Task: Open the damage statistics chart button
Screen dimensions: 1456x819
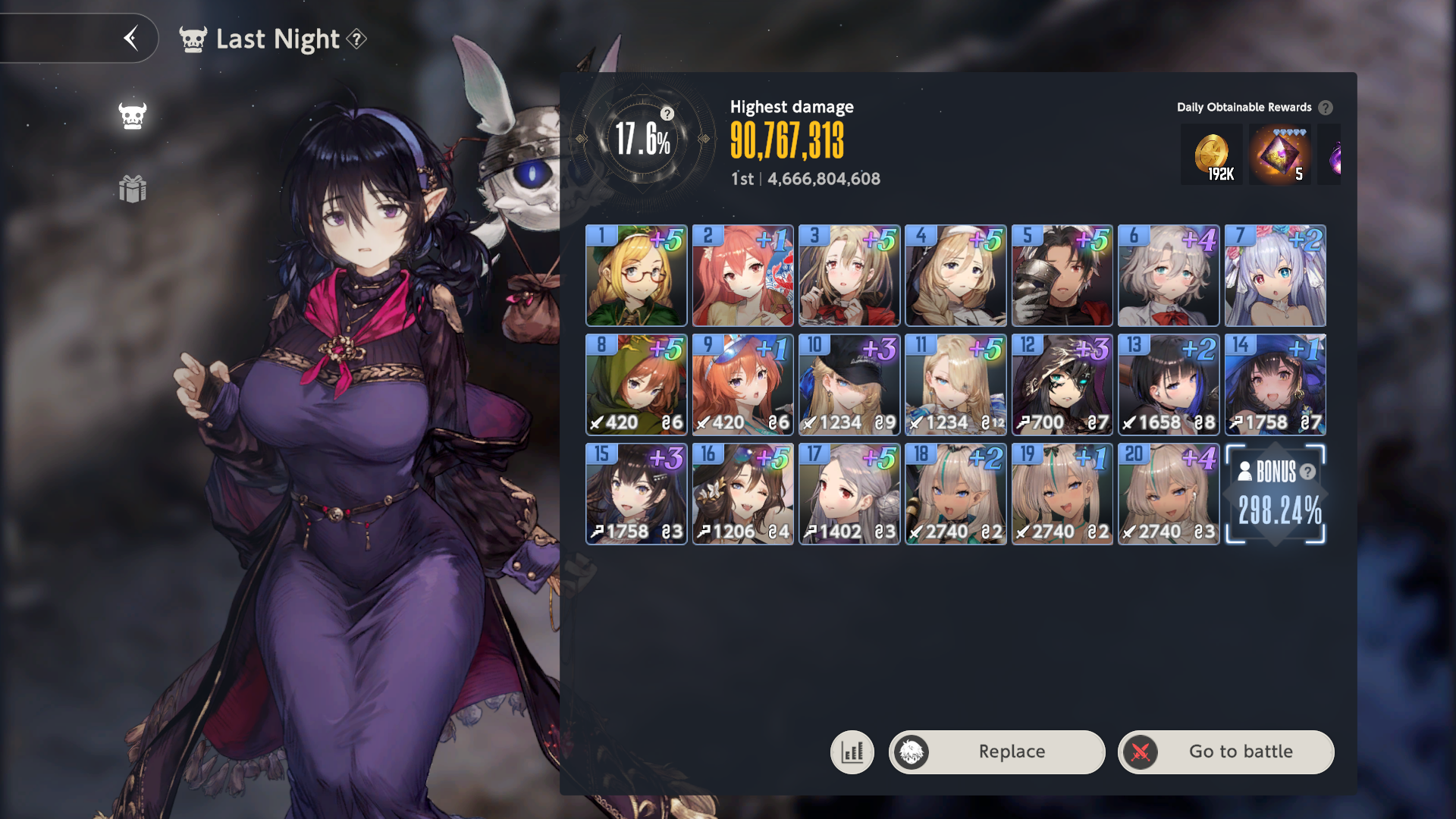Action: pyautogui.click(x=852, y=752)
